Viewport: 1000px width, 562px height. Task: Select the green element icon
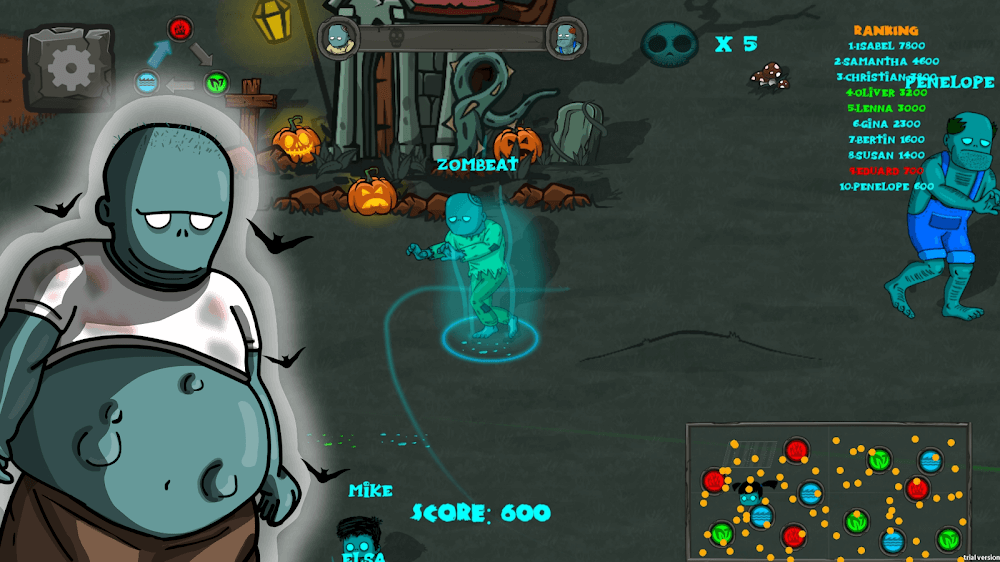[x=216, y=82]
